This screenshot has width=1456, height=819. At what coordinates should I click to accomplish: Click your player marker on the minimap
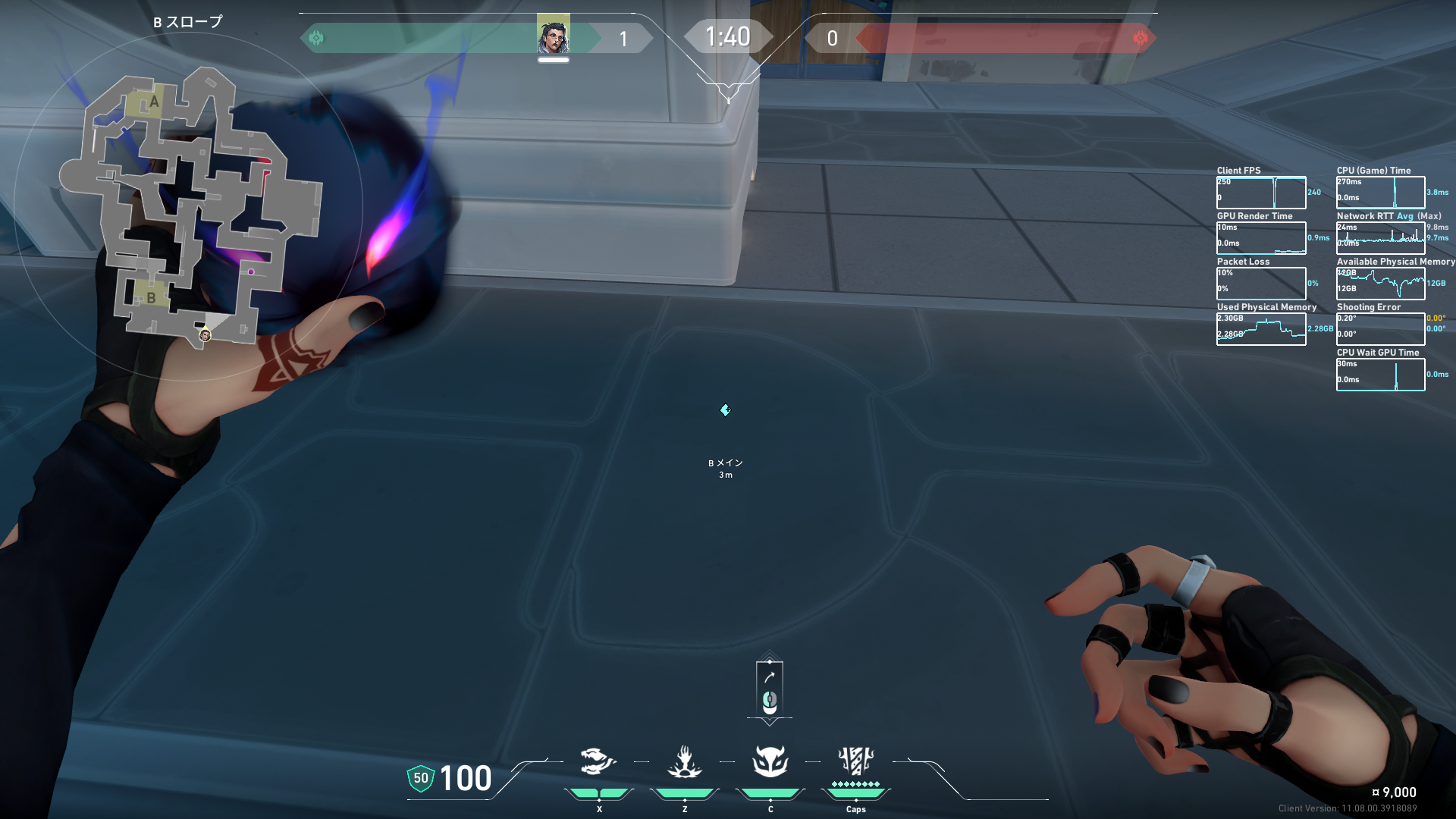coord(205,335)
